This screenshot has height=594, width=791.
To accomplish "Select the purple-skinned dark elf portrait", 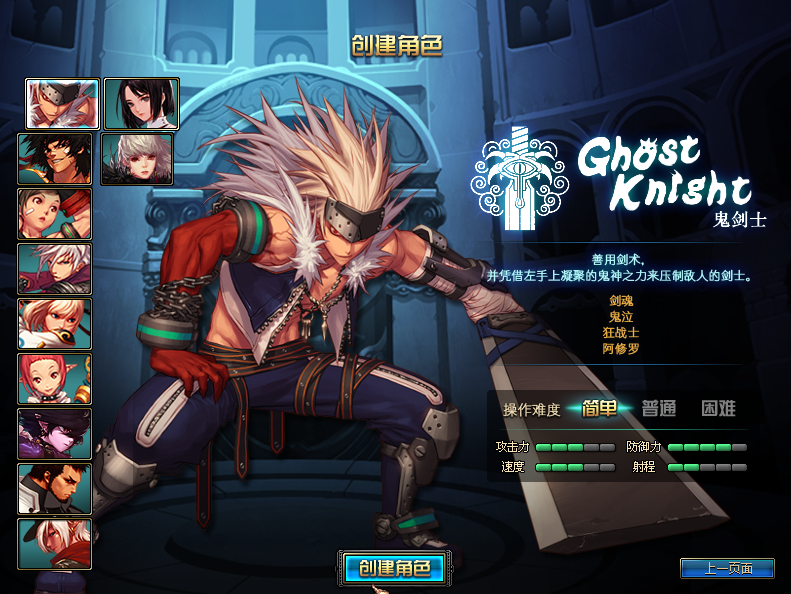I will click(x=54, y=434).
